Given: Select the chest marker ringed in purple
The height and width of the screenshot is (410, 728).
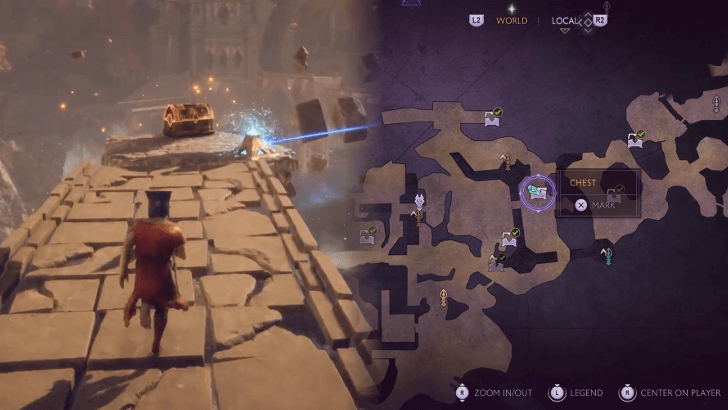Looking at the screenshot, I should point(537,188).
